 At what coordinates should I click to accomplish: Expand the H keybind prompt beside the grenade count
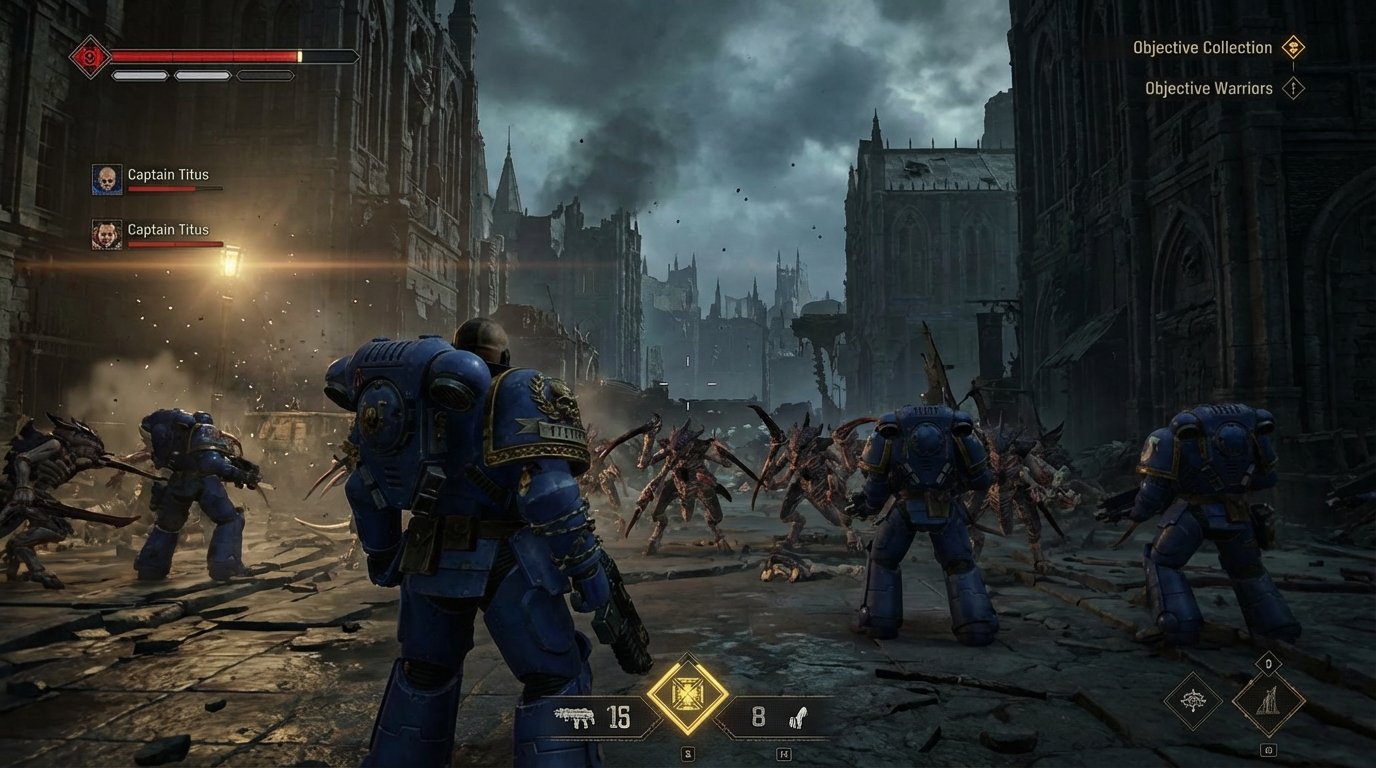[785, 753]
